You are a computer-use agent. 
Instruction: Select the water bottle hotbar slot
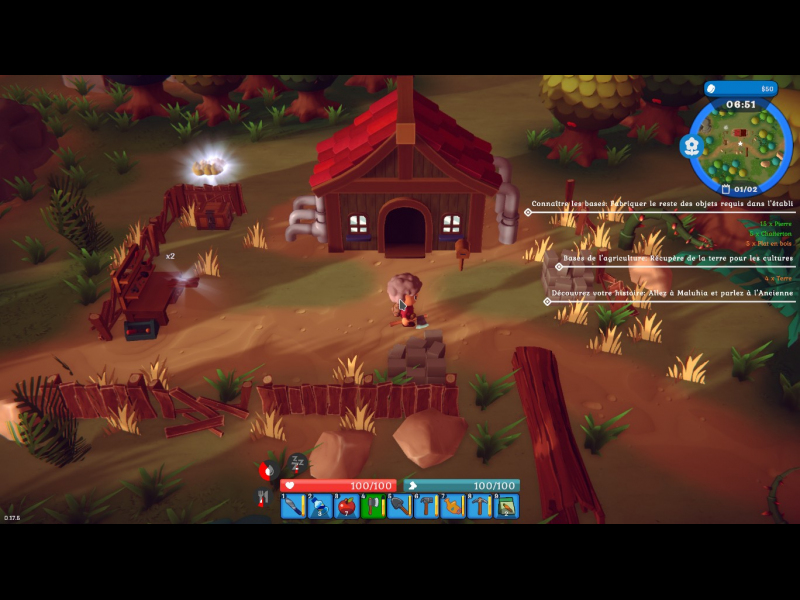coord(320,506)
